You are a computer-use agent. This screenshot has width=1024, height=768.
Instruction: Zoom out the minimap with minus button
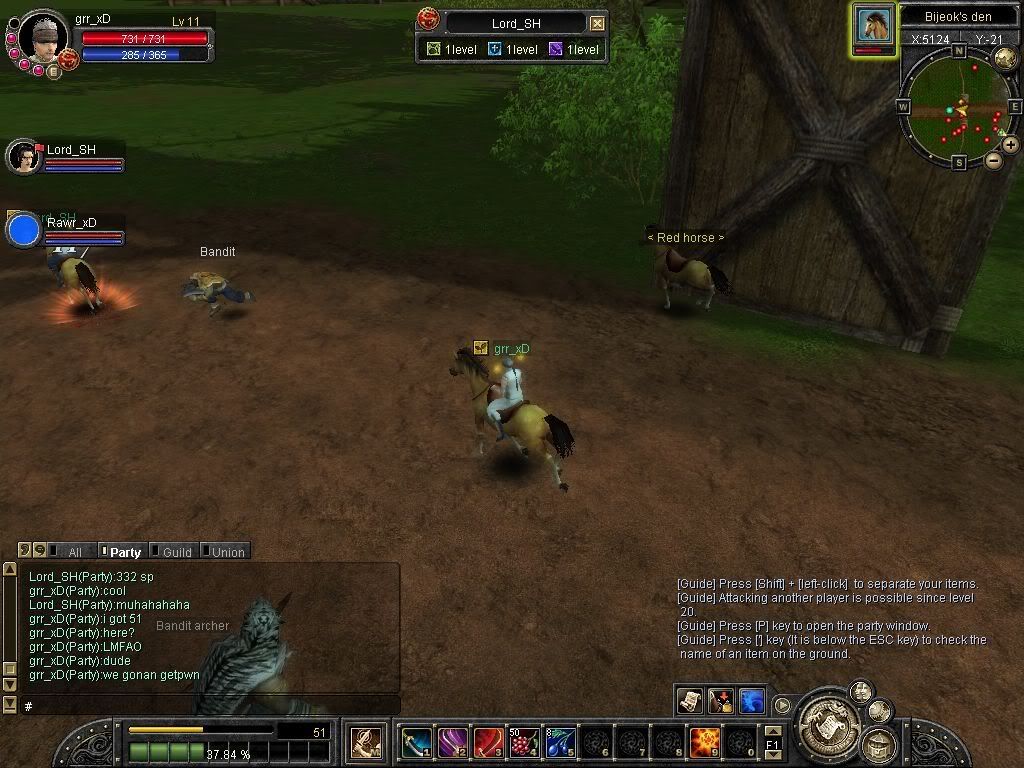pos(993,159)
